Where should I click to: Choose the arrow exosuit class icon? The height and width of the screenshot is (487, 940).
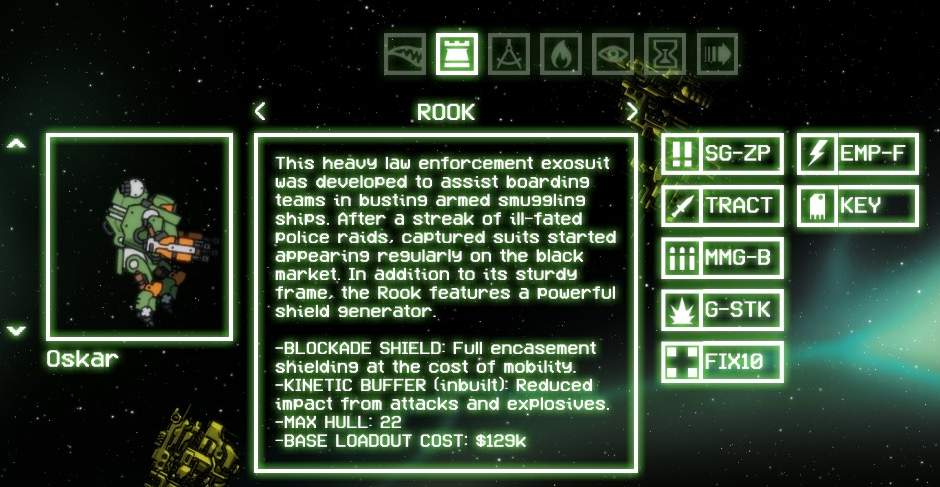pos(717,54)
